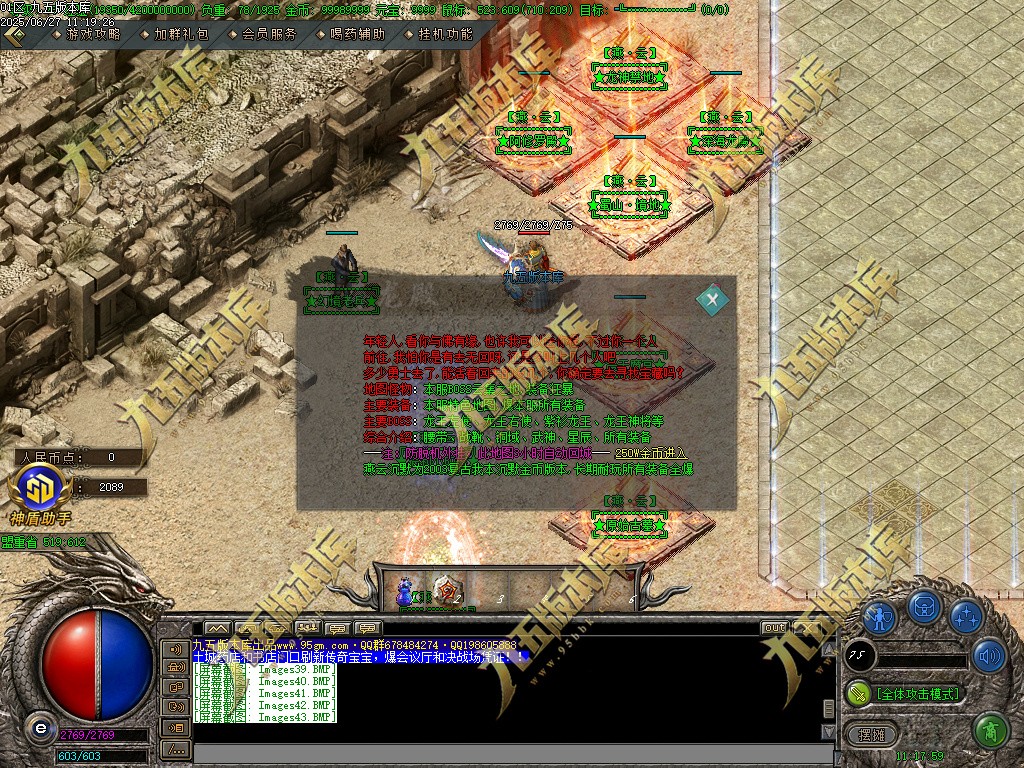Open the skills sparkle icon

(x=965, y=614)
